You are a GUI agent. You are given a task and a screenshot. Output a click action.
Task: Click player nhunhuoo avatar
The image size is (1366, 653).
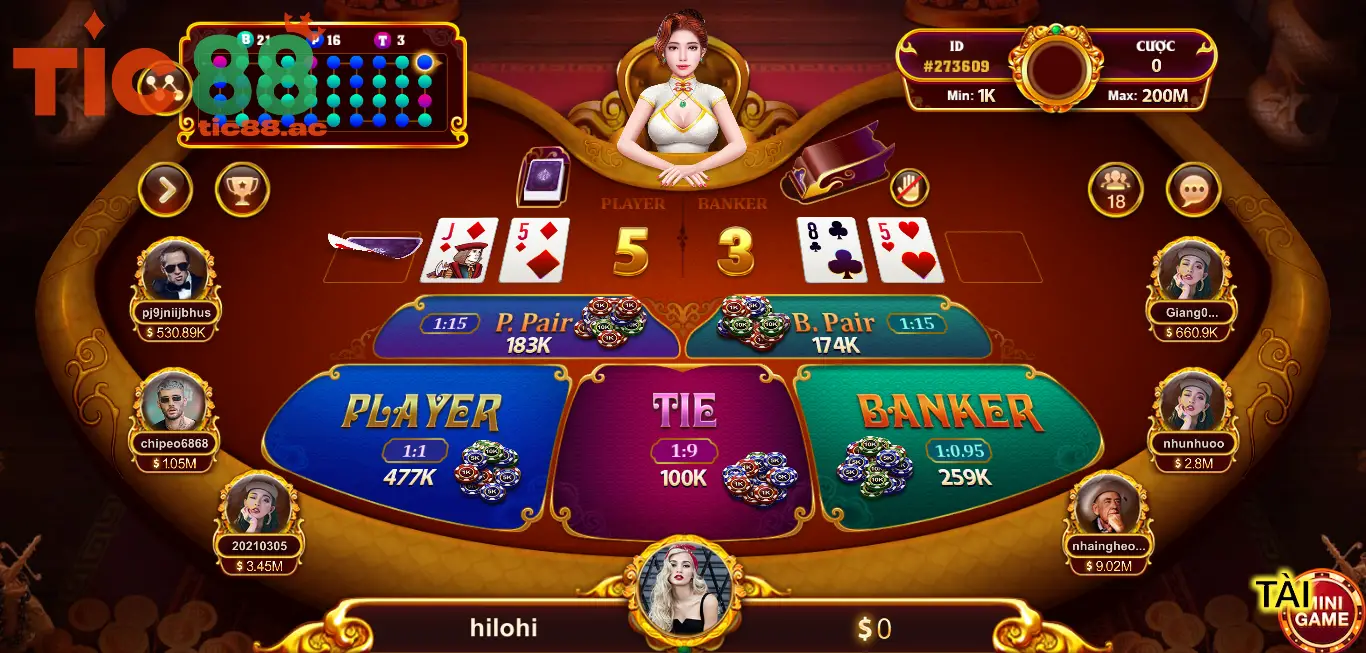pos(1190,402)
